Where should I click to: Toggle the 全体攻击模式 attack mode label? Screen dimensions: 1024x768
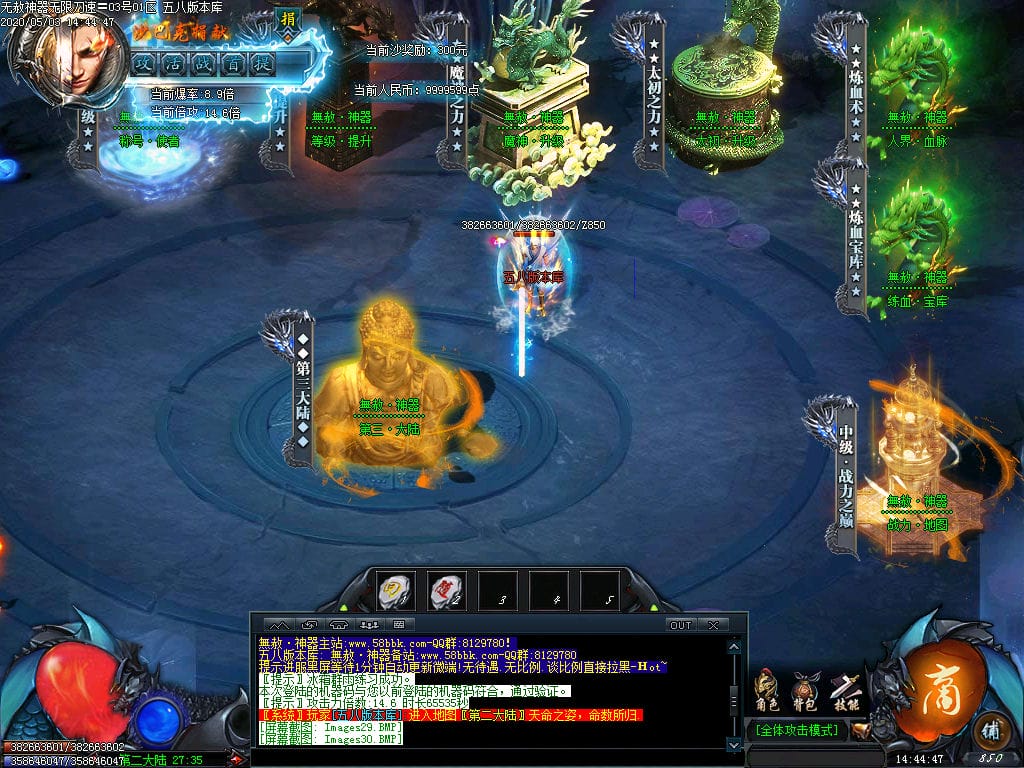coord(795,730)
